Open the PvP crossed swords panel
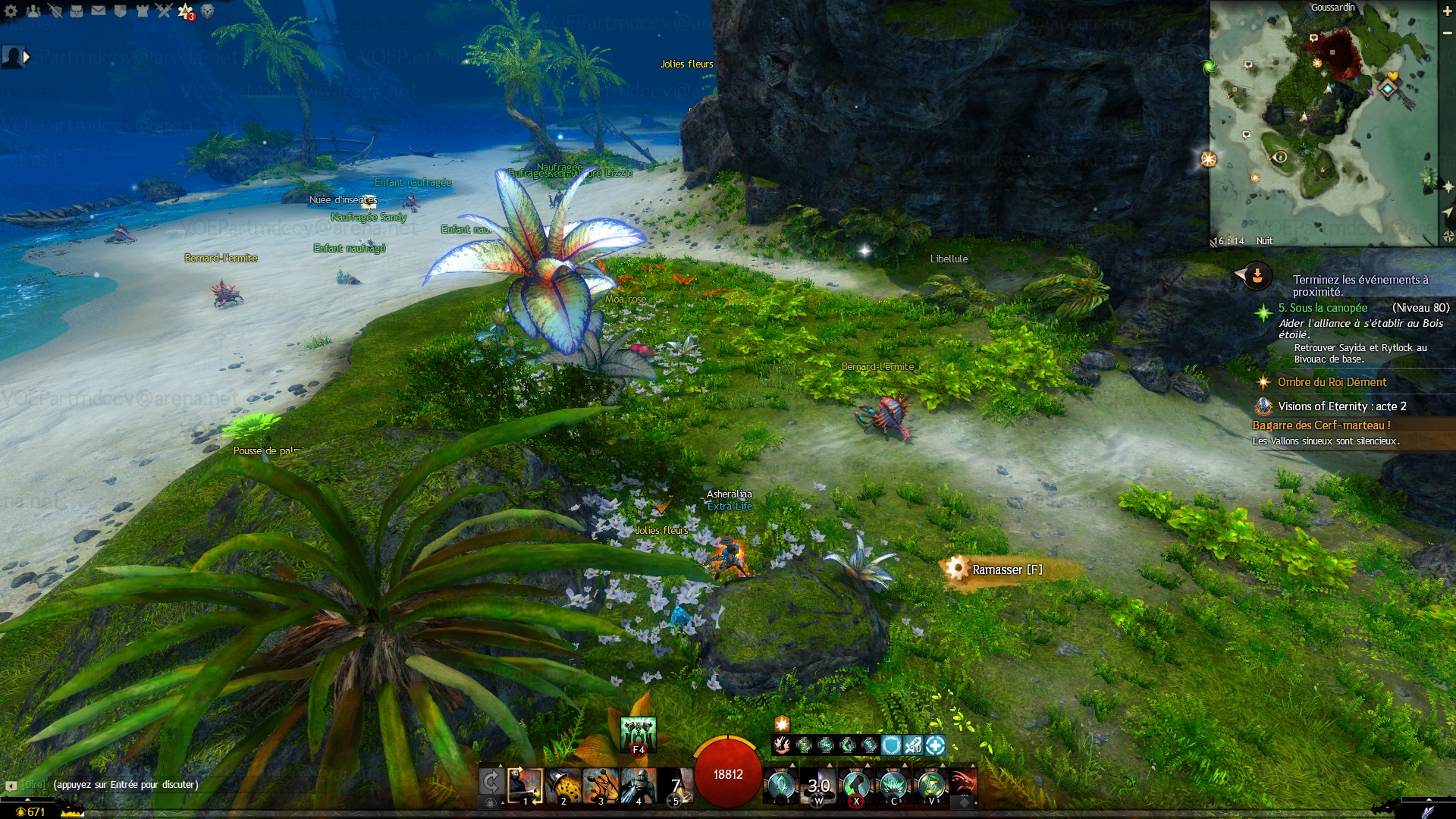 pyautogui.click(x=164, y=11)
